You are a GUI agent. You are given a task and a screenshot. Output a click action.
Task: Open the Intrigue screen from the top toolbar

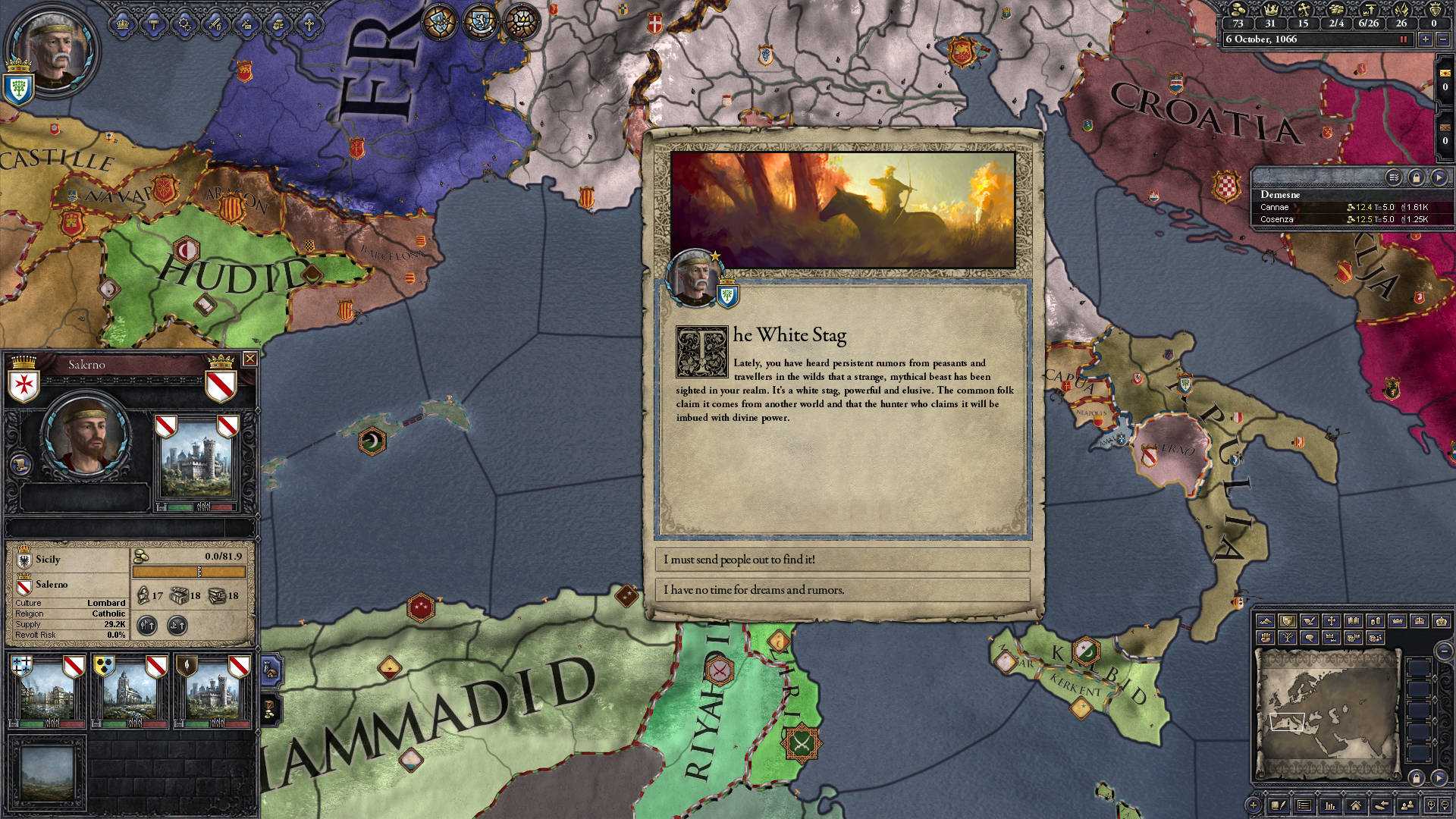click(x=247, y=25)
